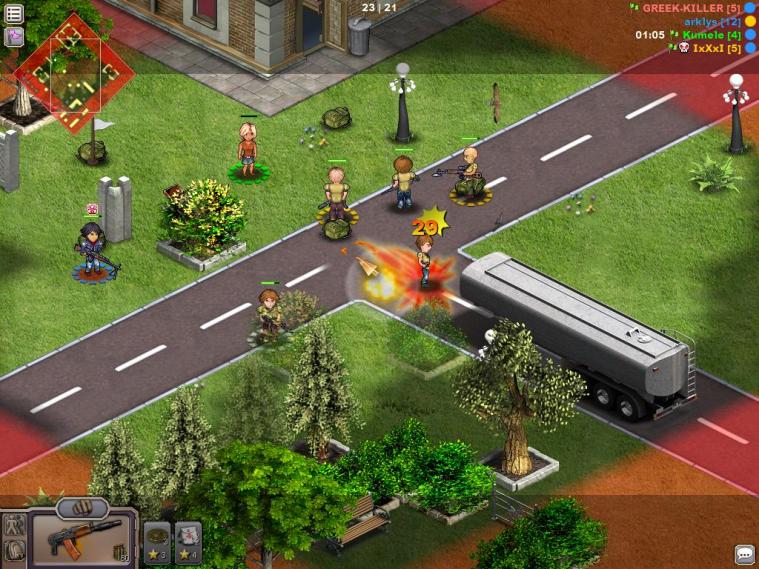Viewport: 759px width, 569px height.
Task: Switch to the fist melee attack
Action: (x=82, y=507)
